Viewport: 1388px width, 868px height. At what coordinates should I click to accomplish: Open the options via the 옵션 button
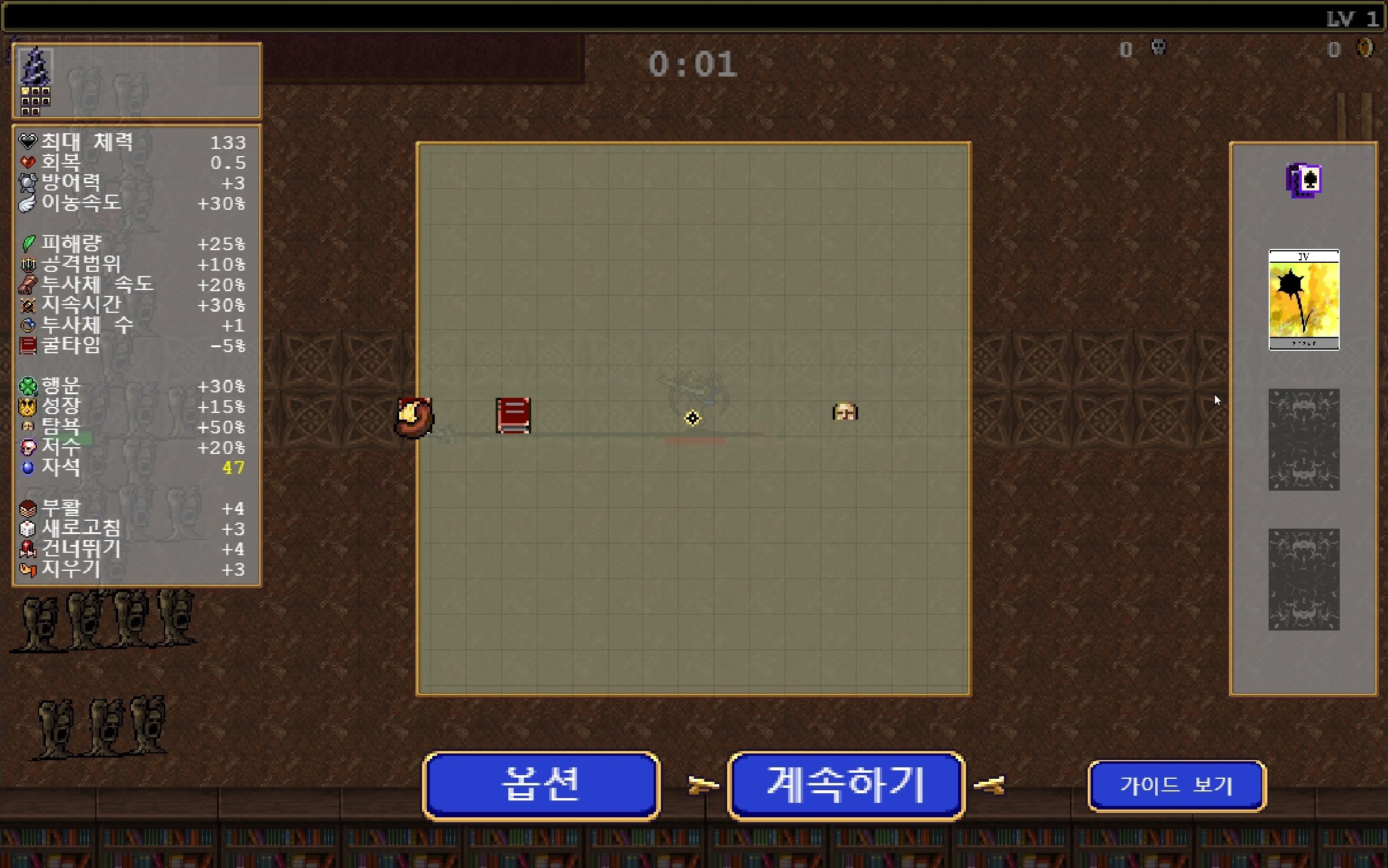541,784
